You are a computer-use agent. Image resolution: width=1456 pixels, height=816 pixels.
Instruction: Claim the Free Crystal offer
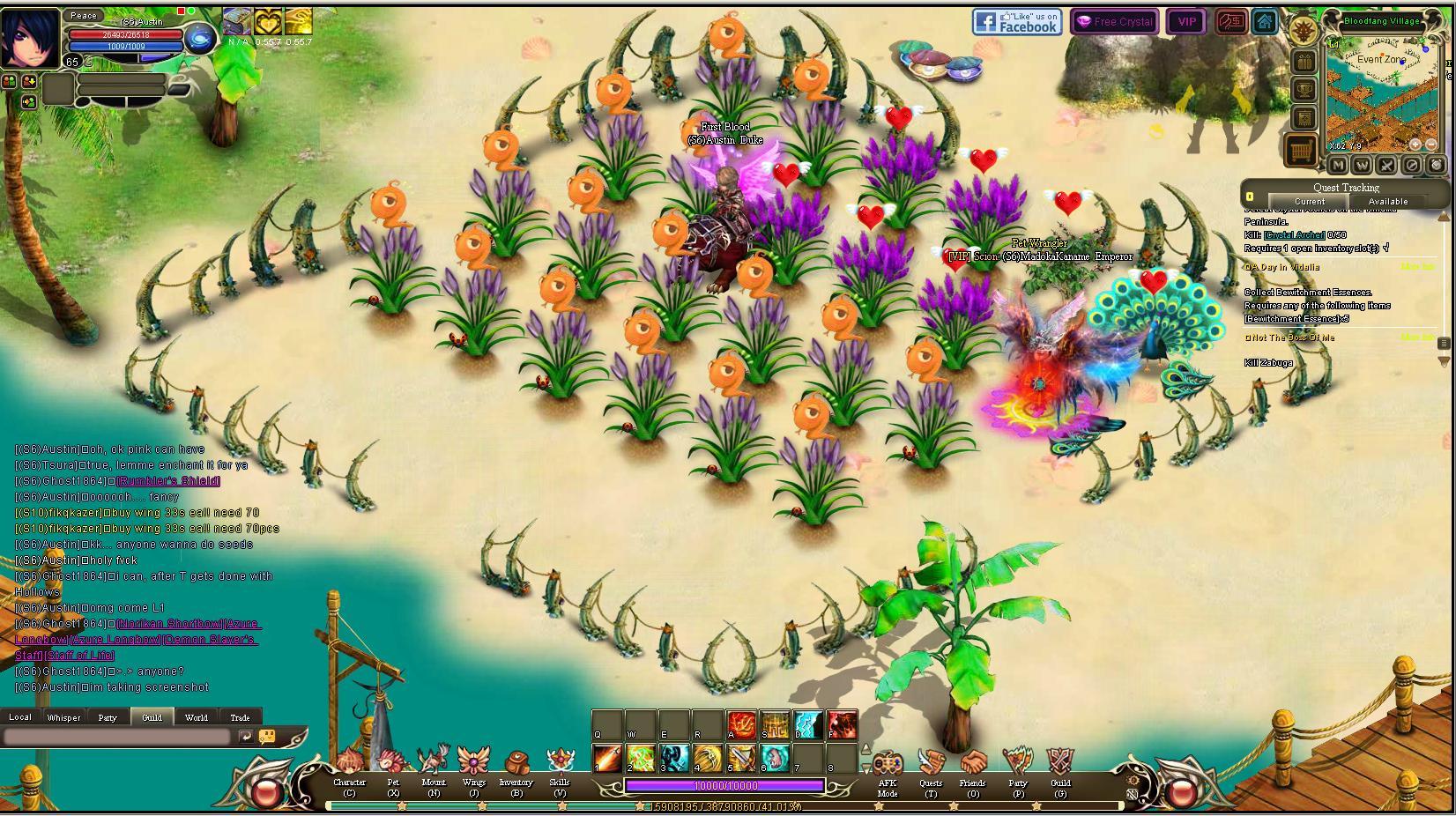coord(1115,22)
